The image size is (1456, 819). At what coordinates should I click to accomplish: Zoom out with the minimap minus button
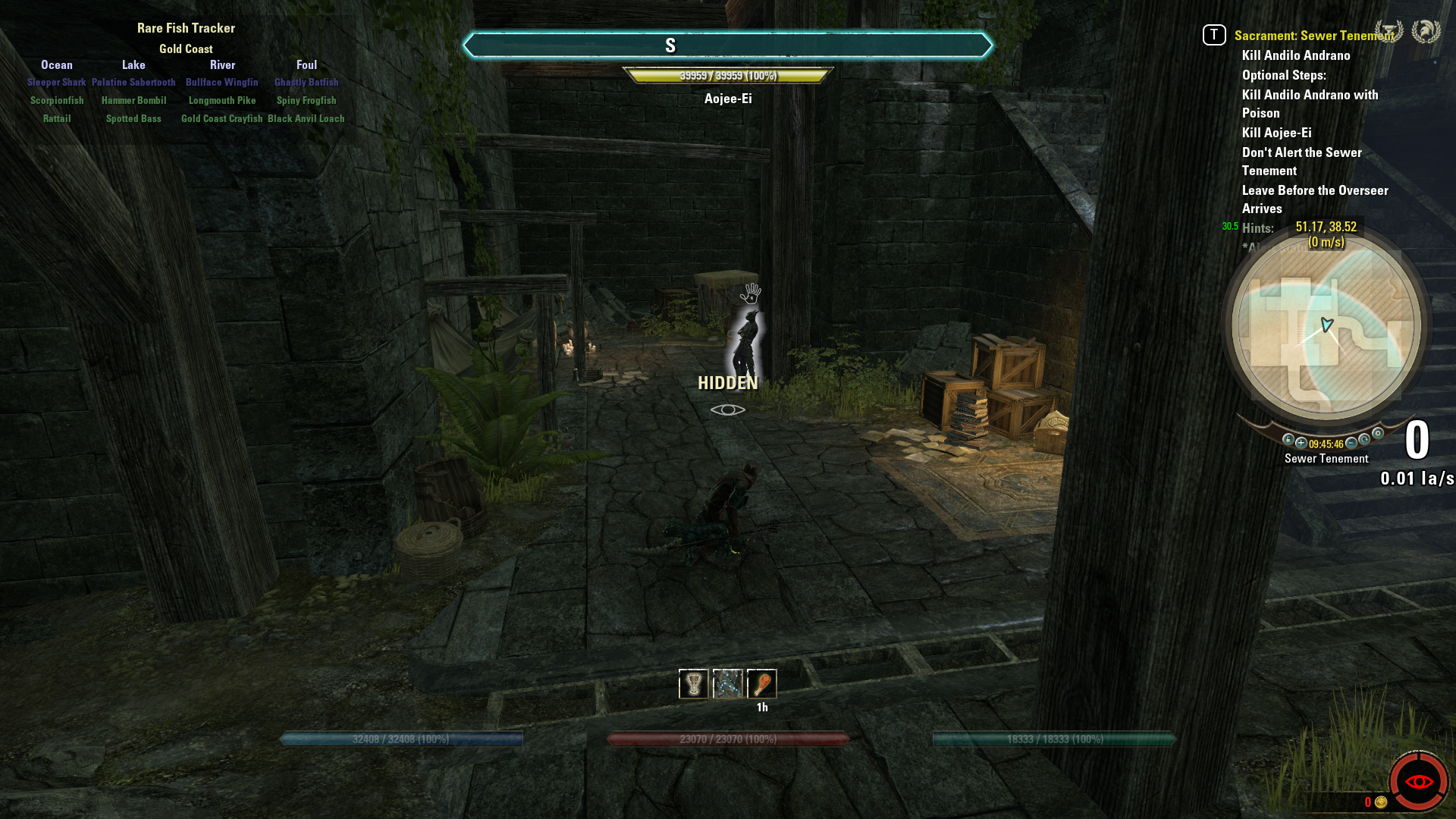(1351, 444)
